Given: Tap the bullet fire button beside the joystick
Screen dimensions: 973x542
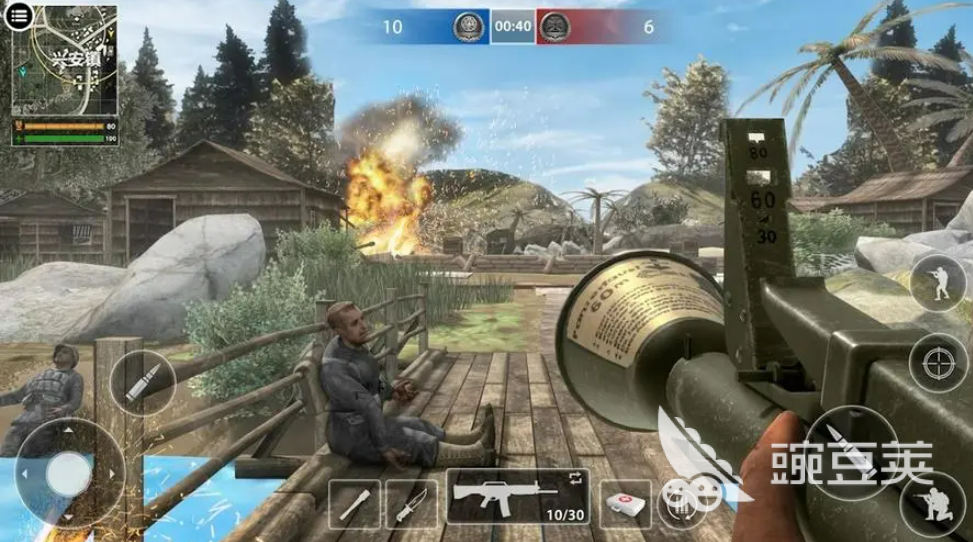Looking at the screenshot, I should (142, 383).
